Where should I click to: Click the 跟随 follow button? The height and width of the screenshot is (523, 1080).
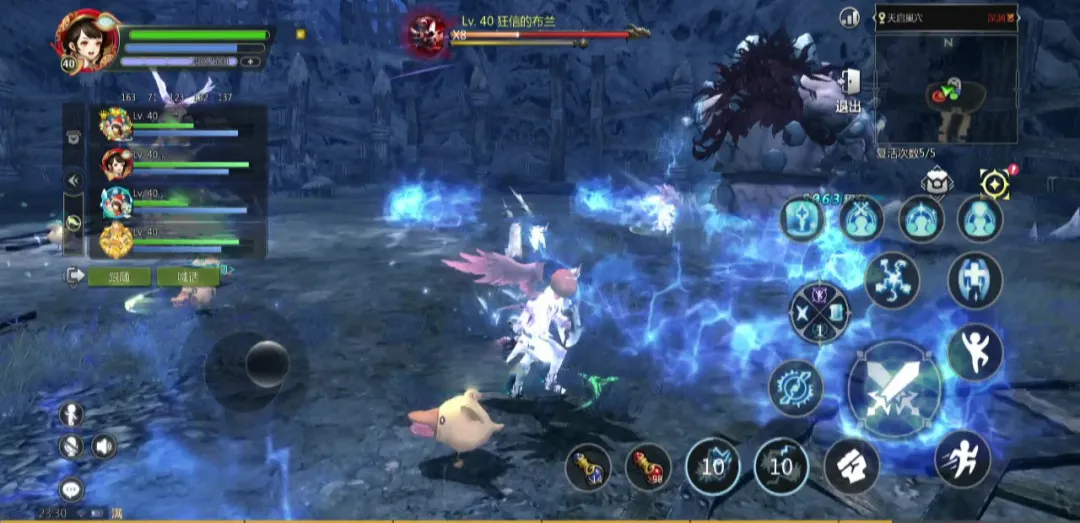click(119, 276)
